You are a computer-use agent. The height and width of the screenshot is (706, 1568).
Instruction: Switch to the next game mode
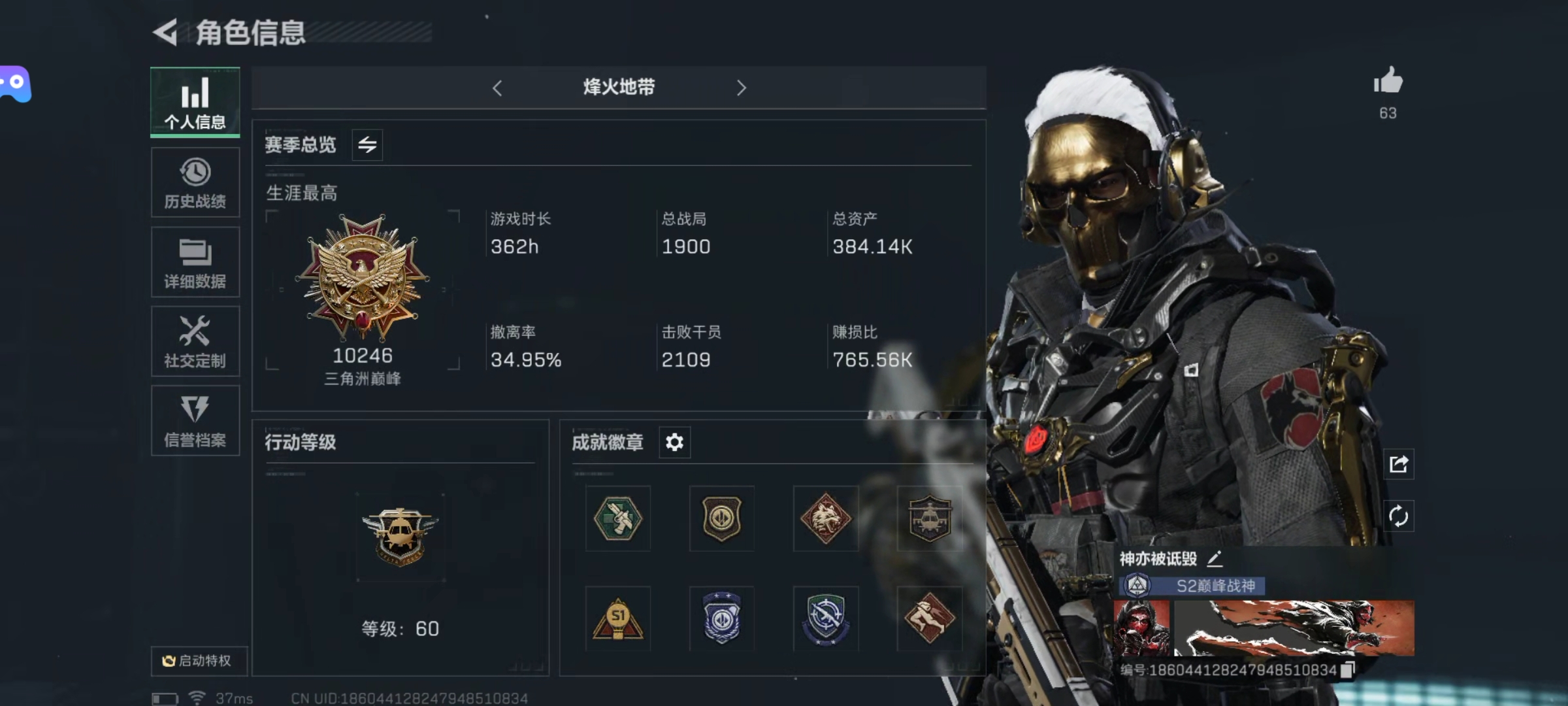[741, 87]
